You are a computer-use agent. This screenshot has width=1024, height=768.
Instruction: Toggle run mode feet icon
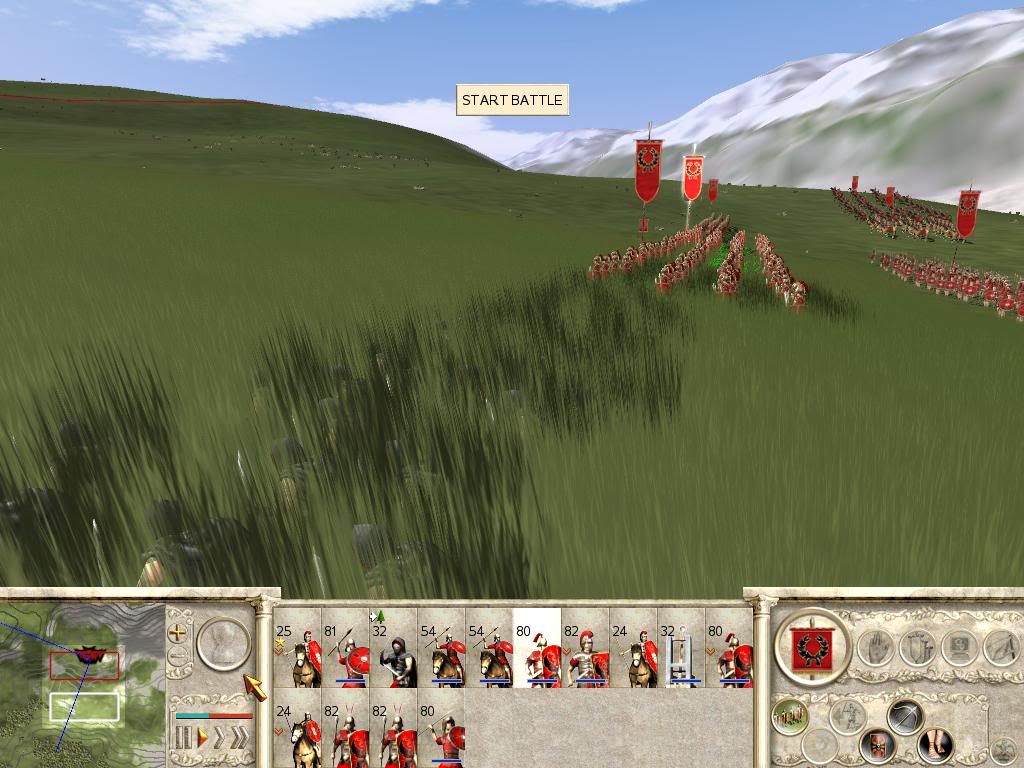(935, 744)
